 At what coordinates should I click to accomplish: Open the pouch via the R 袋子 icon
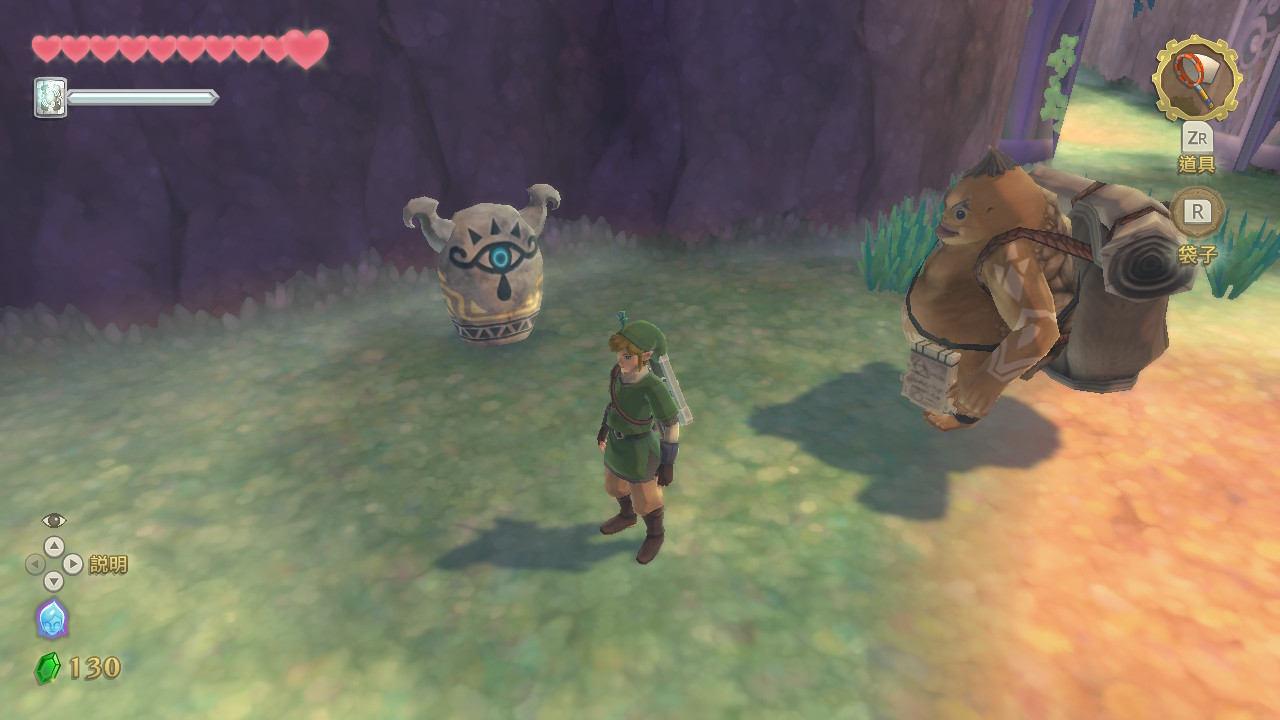tap(1196, 213)
